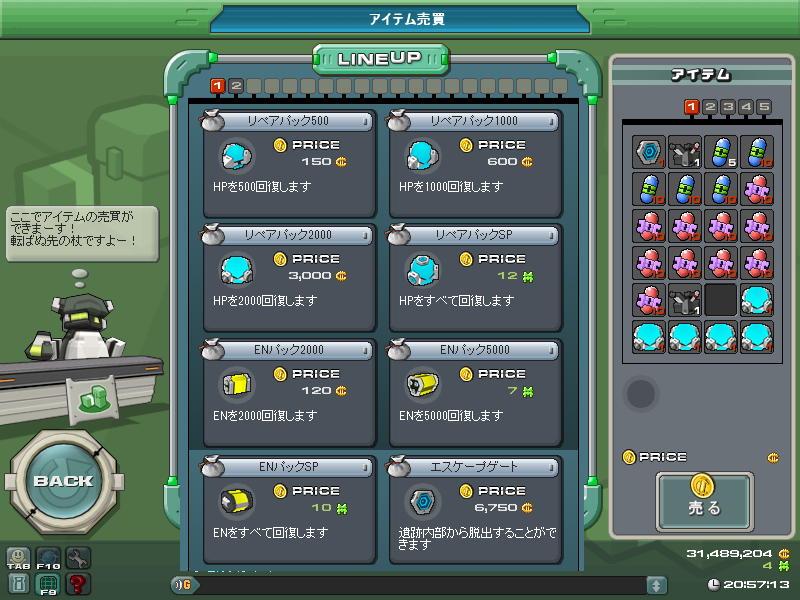Image resolution: width=800 pixels, height=600 pixels.
Task: Open the smiley face TAB icon
Action: click(x=18, y=558)
